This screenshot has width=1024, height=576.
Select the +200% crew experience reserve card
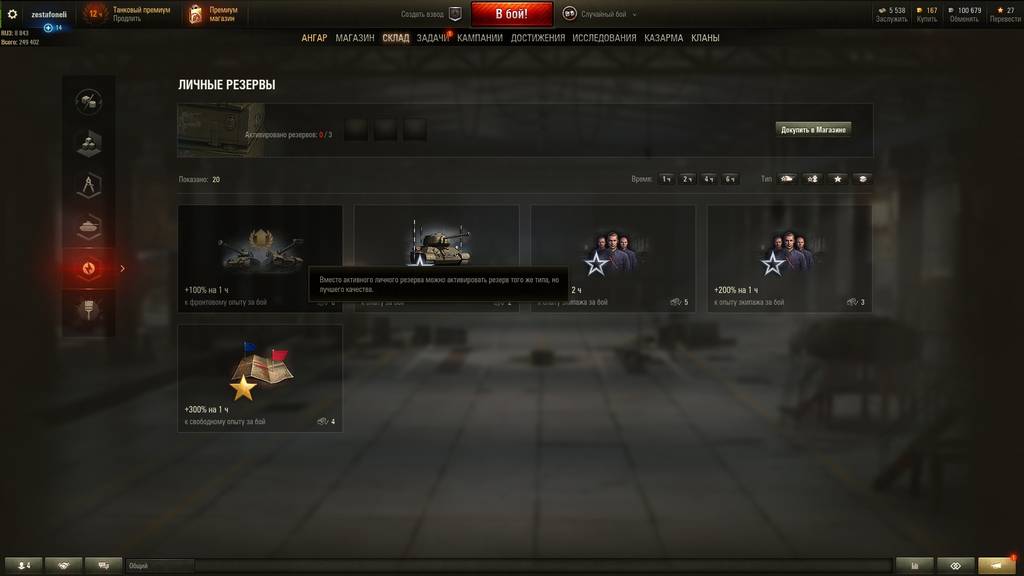789,259
